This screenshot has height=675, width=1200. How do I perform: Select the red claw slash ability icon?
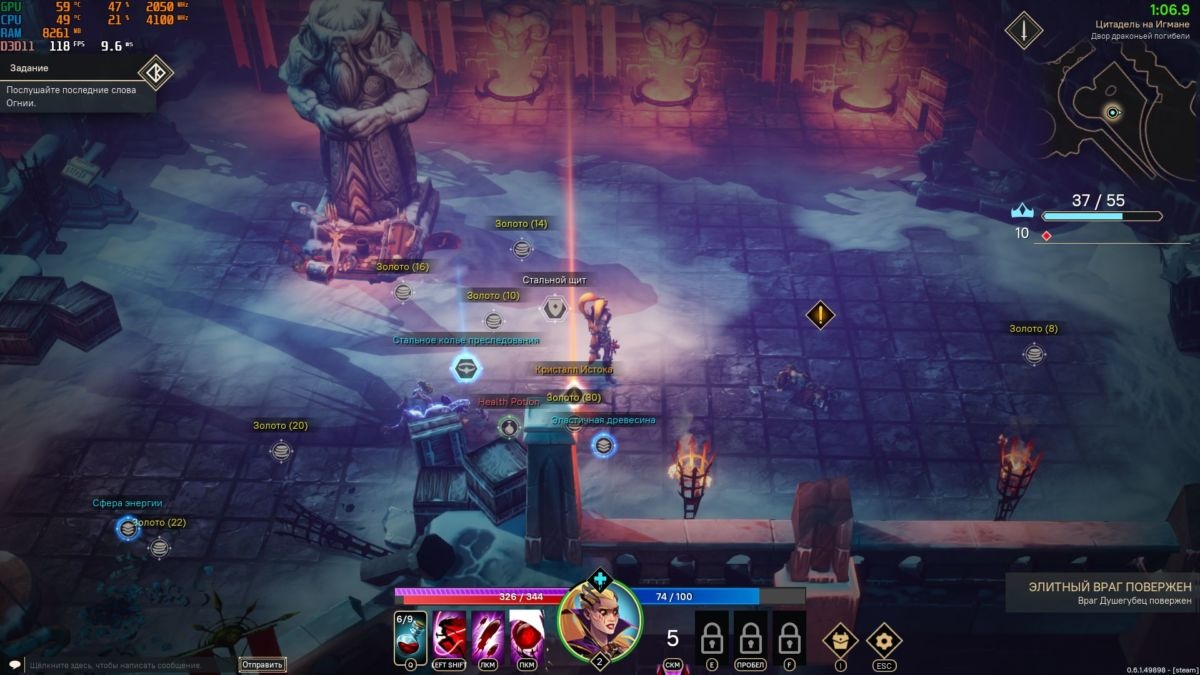[x=488, y=637]
